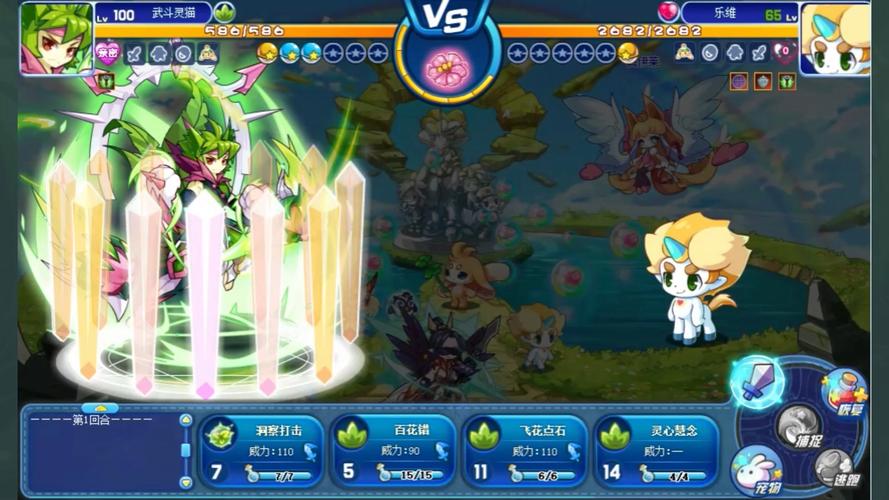Open the 恢复 potion menu
The height and width of the screenshot is (500, 889).
click(x=843, y=391)
